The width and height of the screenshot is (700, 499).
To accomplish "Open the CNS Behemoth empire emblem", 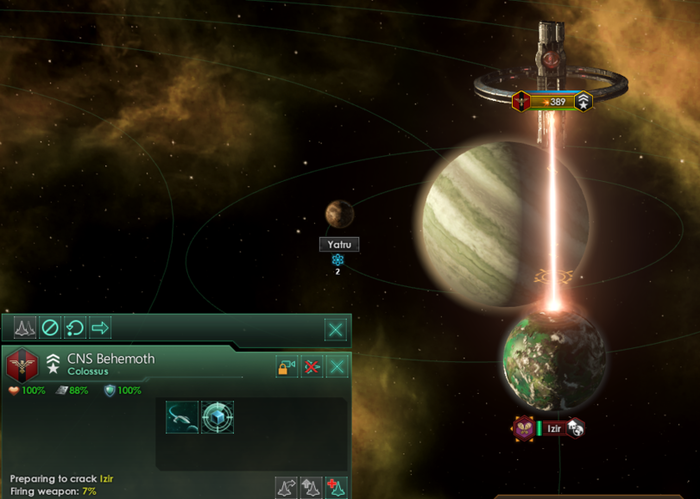I will pos(20,364).
